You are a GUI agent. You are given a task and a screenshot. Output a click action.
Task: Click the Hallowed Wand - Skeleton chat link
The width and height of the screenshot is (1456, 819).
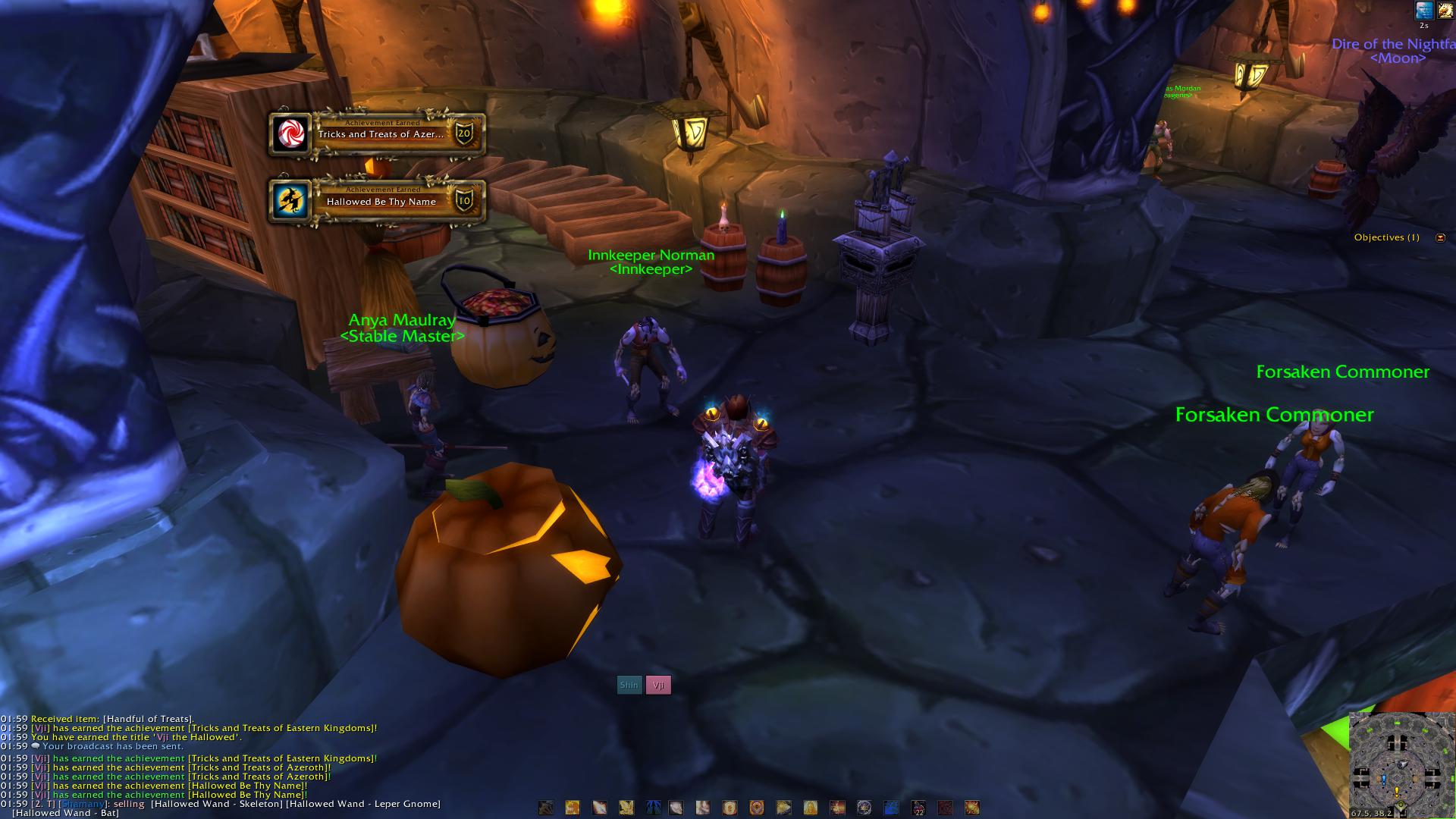216,804
